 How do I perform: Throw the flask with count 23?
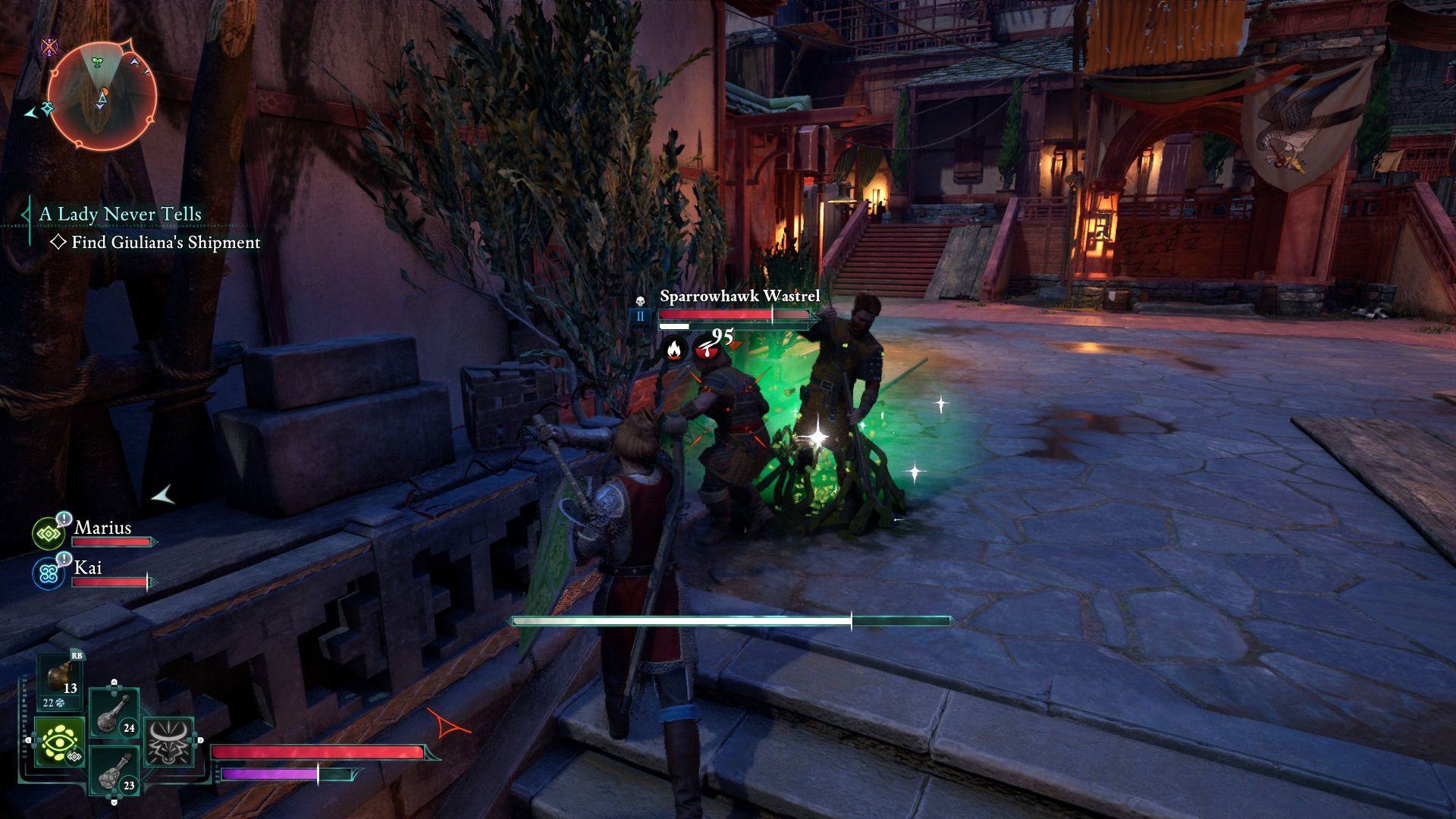coord(115,770)
